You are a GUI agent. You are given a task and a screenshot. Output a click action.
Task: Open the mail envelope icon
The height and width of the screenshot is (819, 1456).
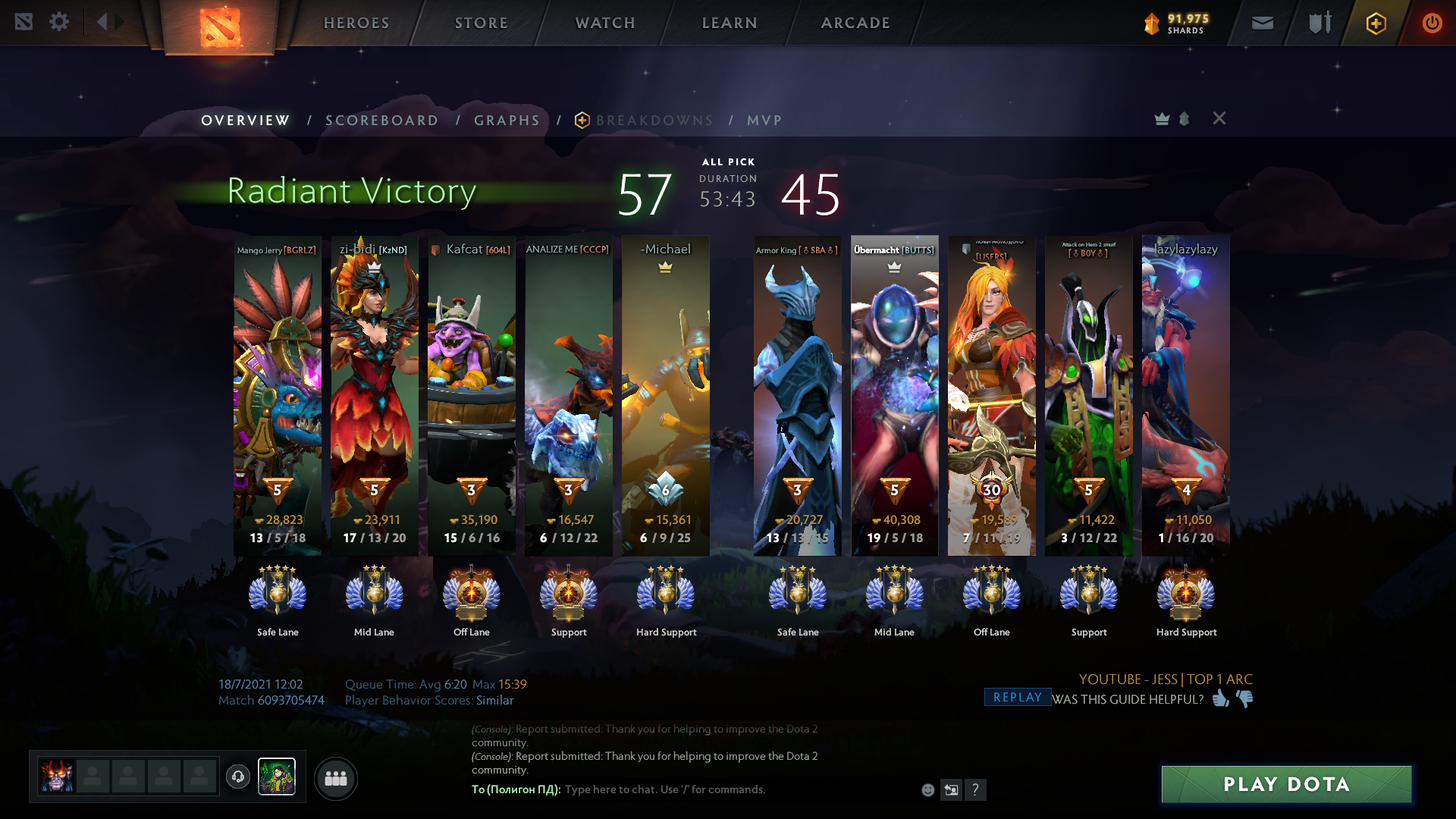1263,23
